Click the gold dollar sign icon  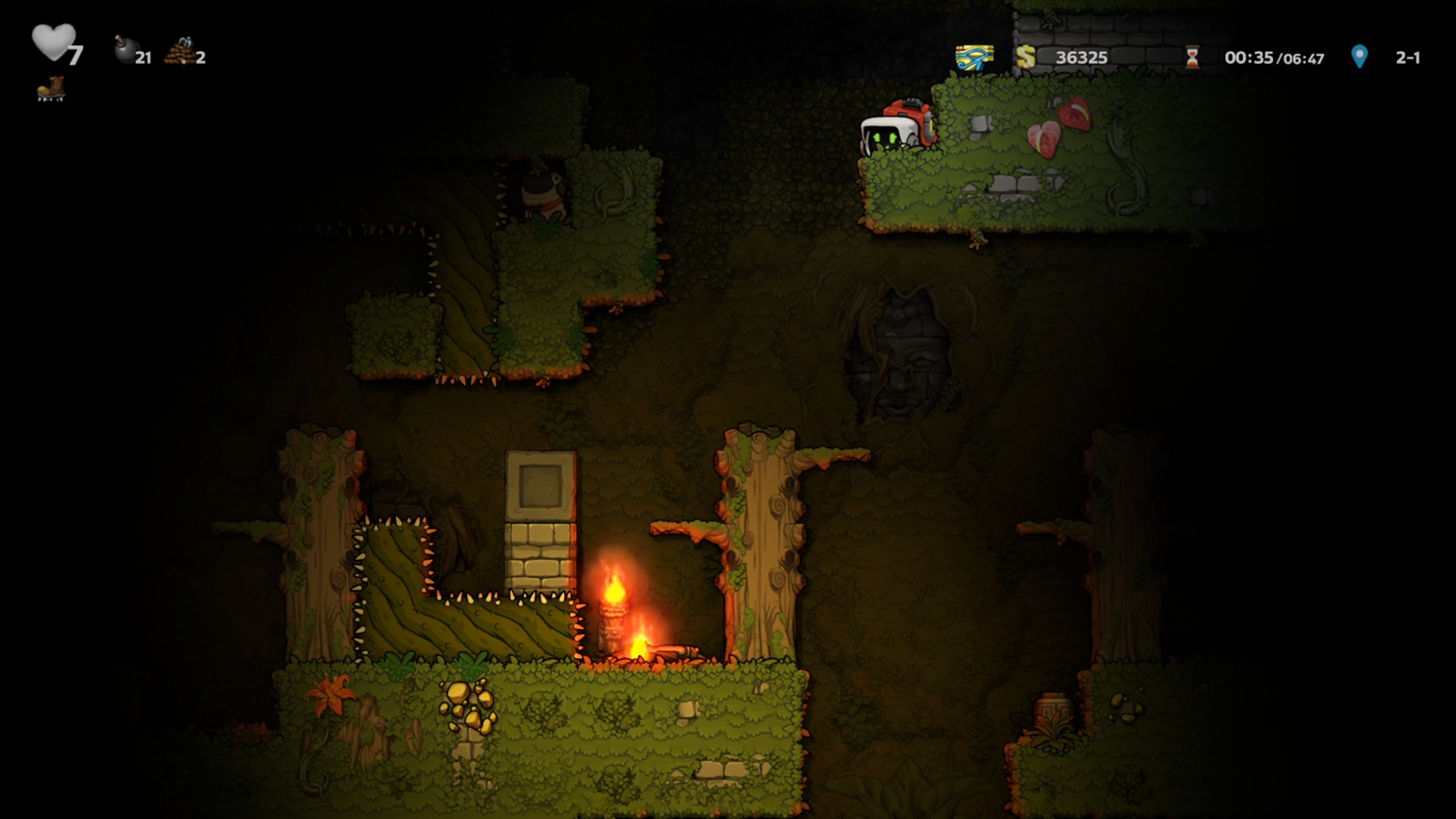1026,57
